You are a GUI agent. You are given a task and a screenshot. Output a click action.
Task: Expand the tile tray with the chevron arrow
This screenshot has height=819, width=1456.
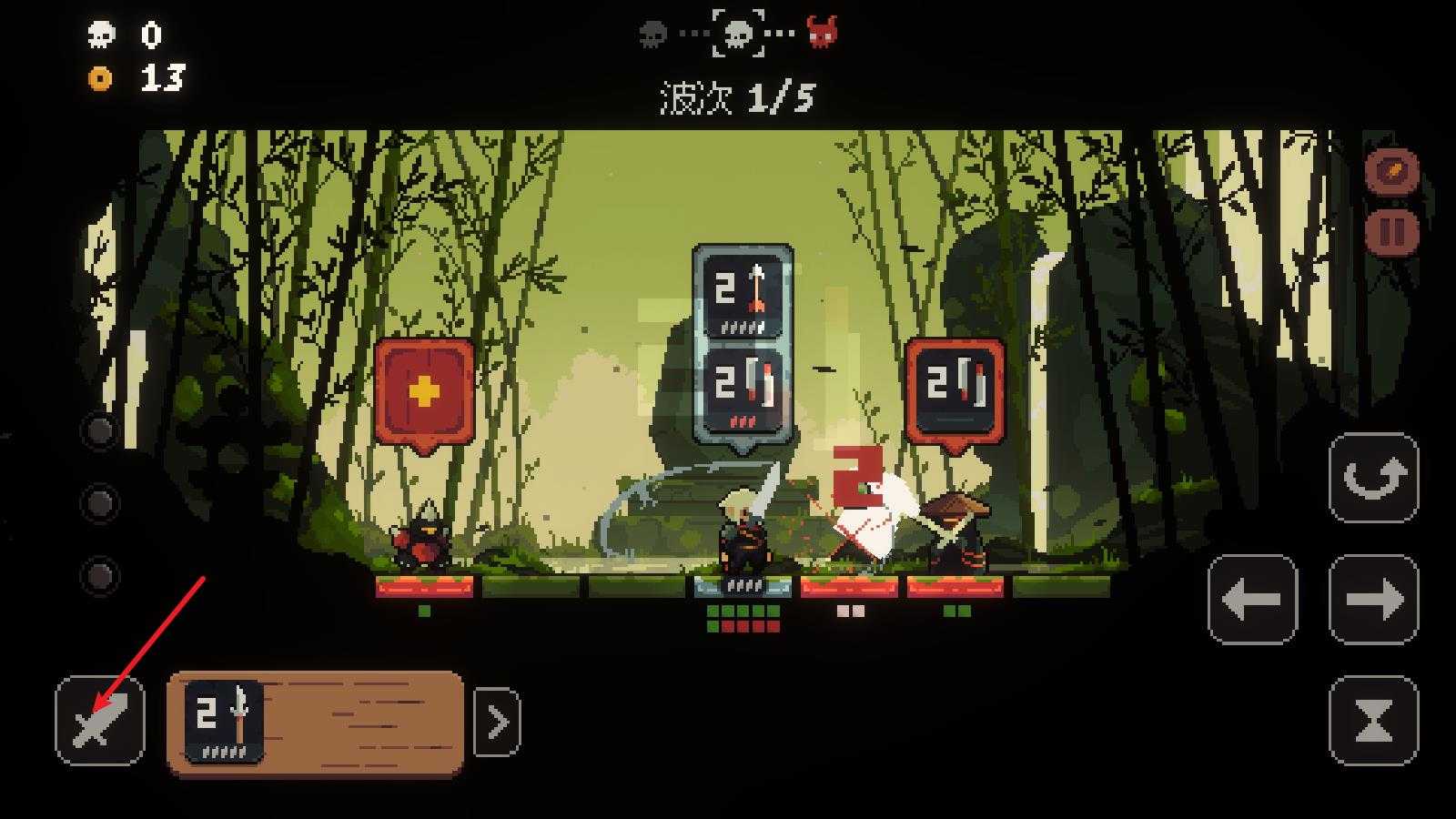click(497, 723)
